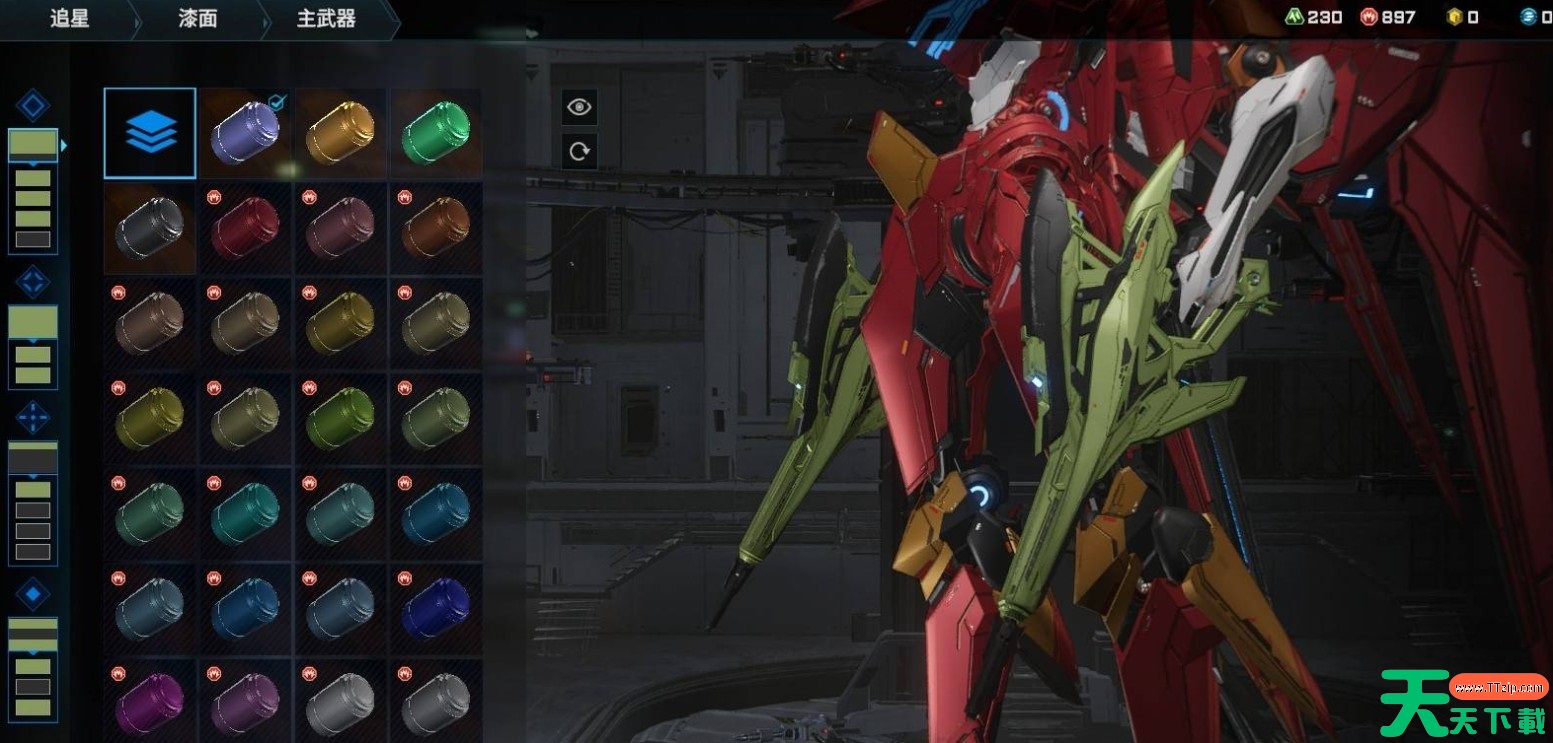Select the bright green paint can
This screenshot has width=1553, height=743.
435,134
